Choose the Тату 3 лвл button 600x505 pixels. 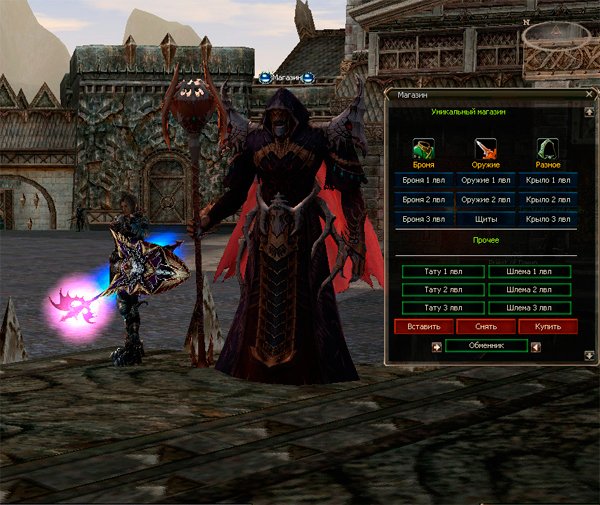440,307
